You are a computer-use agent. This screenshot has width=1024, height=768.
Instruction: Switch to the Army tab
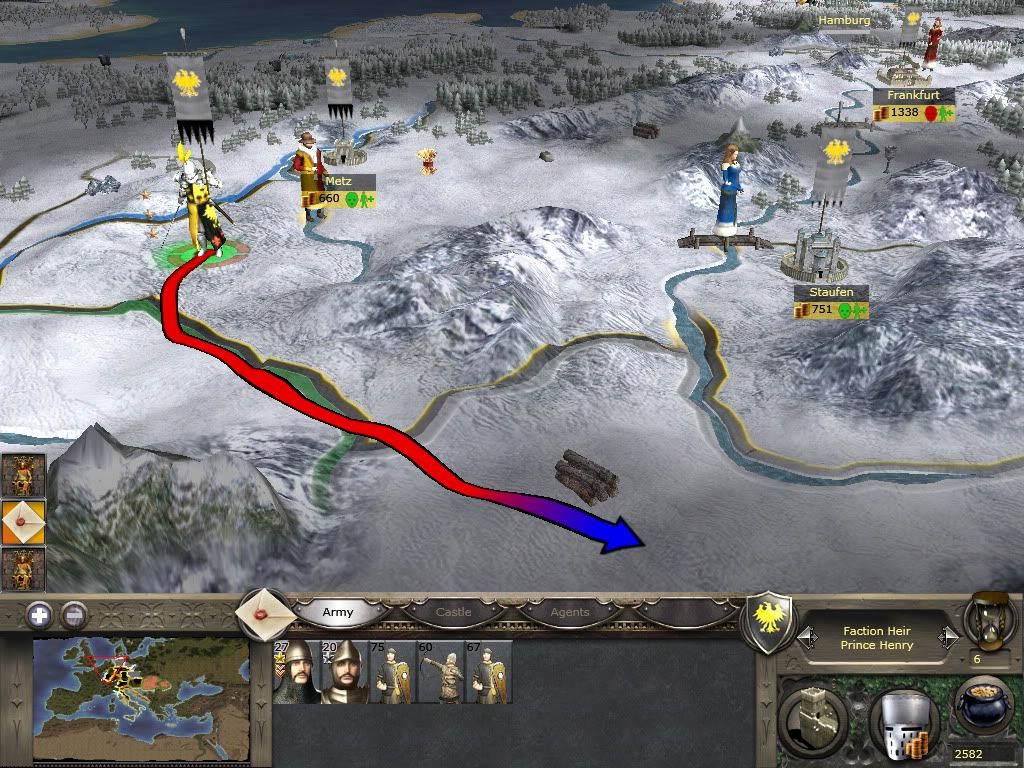338,612
